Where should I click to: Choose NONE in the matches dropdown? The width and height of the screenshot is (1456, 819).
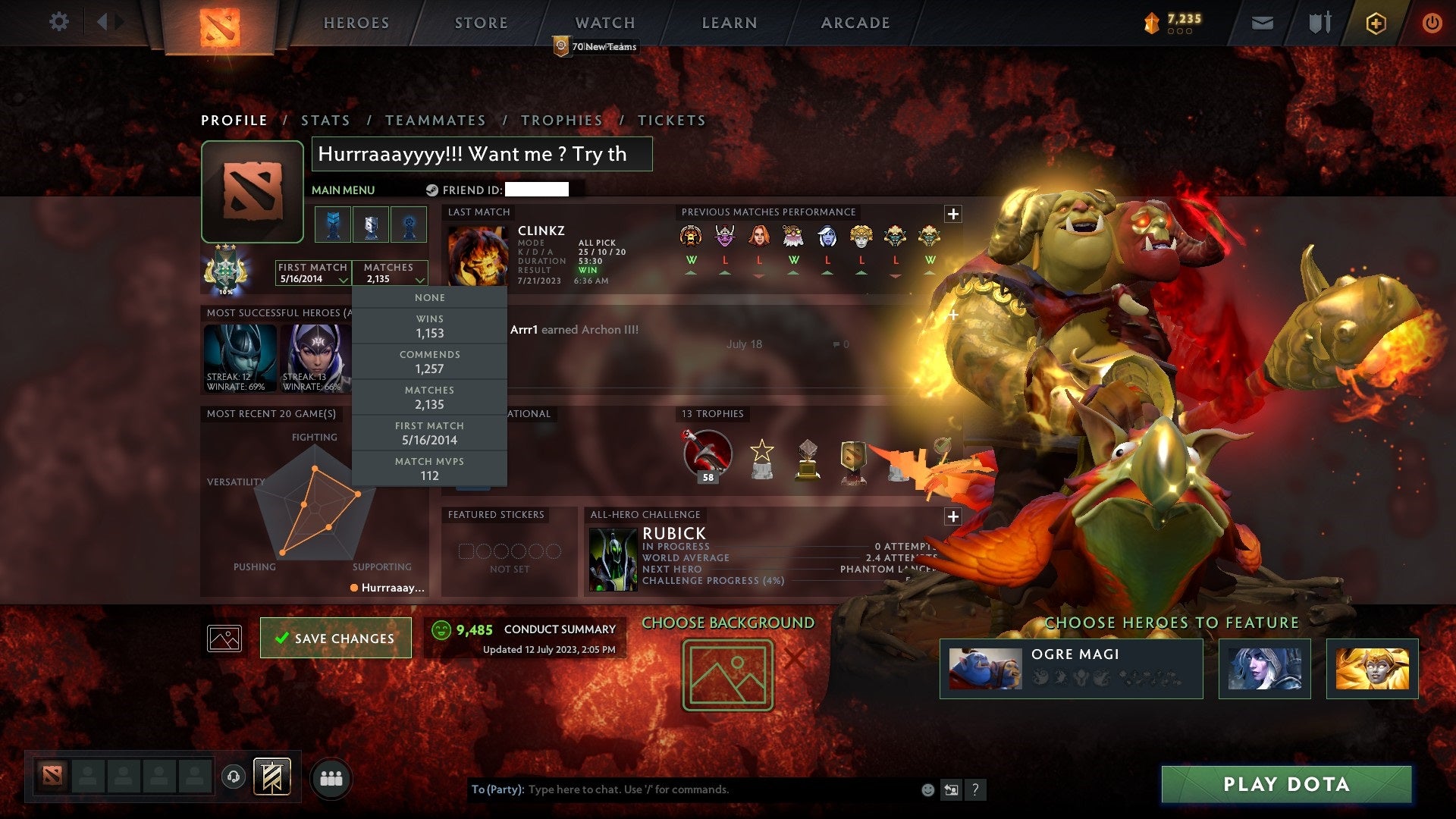point(428,297)
